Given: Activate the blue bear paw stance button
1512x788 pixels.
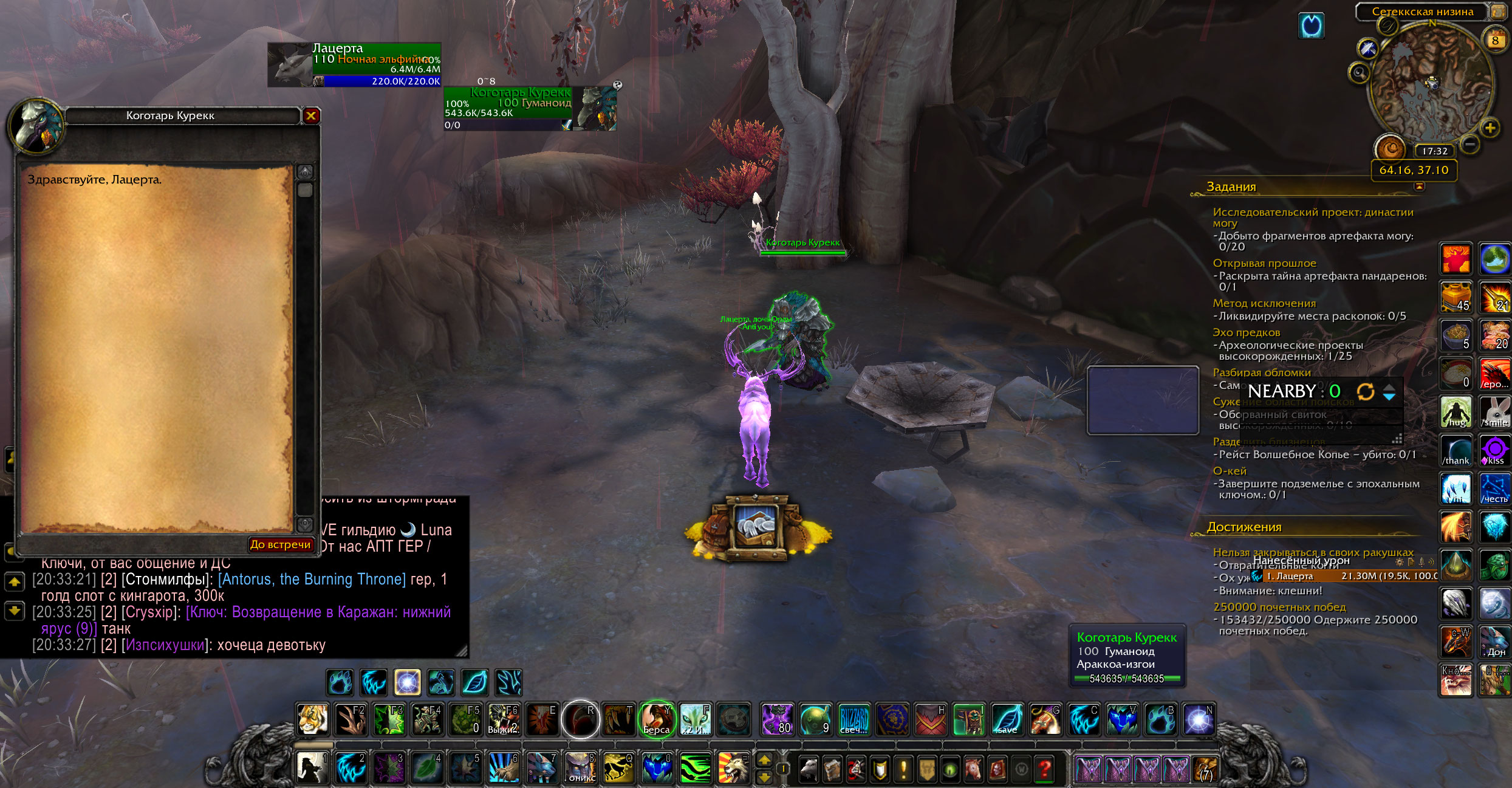Looking at the screenshot, I should pyautogui.click(x=340, y=682).
